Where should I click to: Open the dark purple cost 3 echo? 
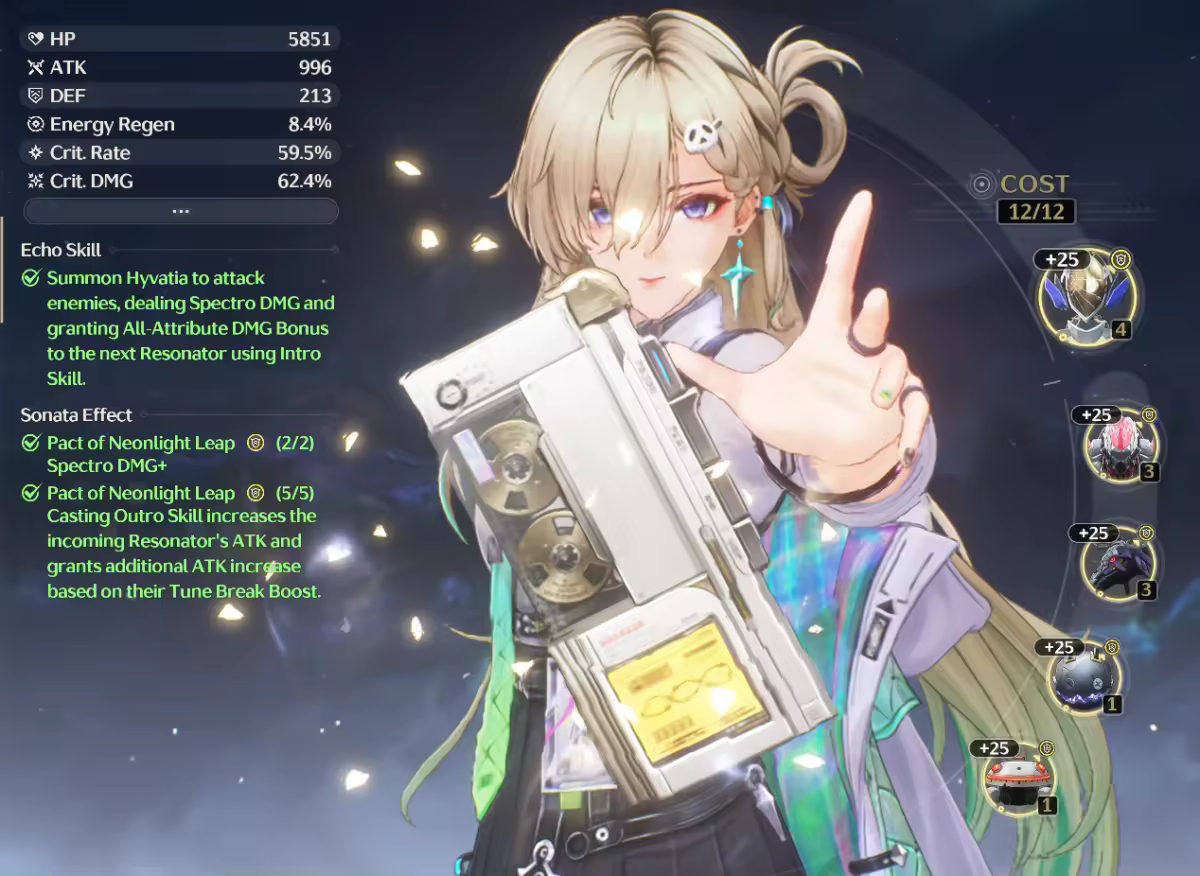coord(1116,565)
